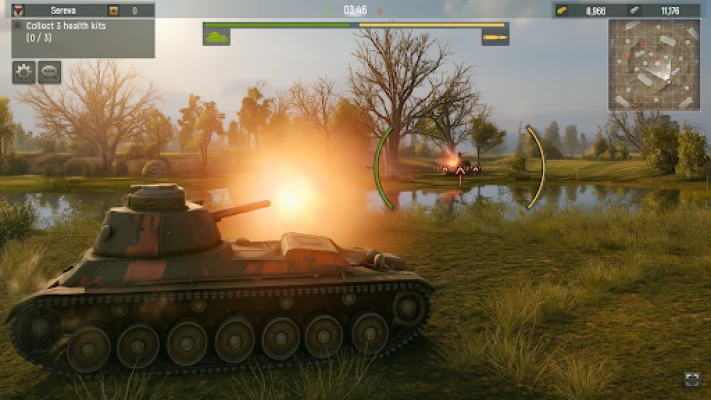
Task: Toggle fullscreen with the corner icon
Action: coord(692,379)
